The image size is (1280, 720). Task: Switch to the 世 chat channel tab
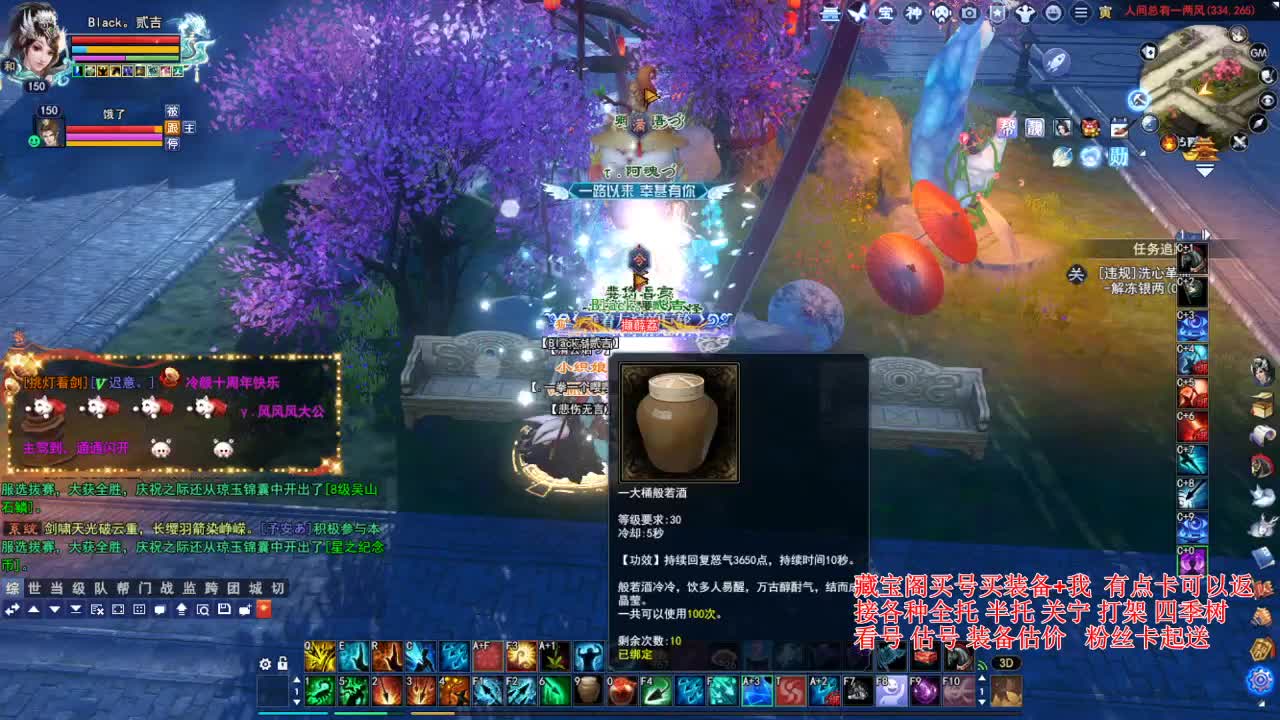[x=34, y=590]
